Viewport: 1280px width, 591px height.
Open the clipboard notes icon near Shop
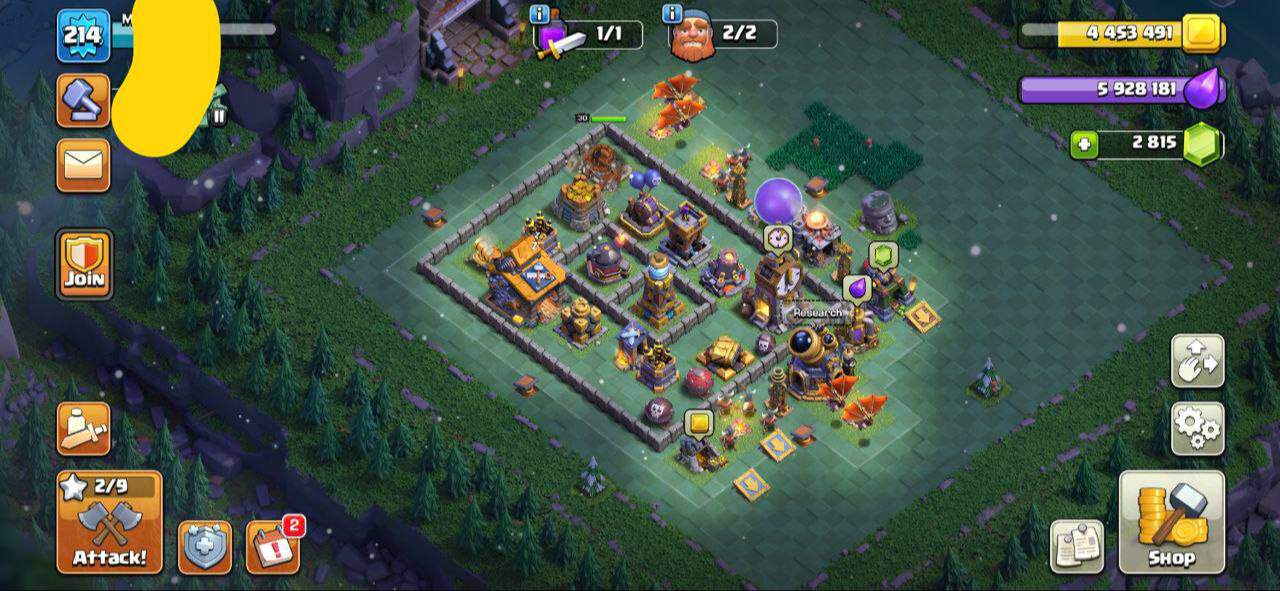[1077, 546]
